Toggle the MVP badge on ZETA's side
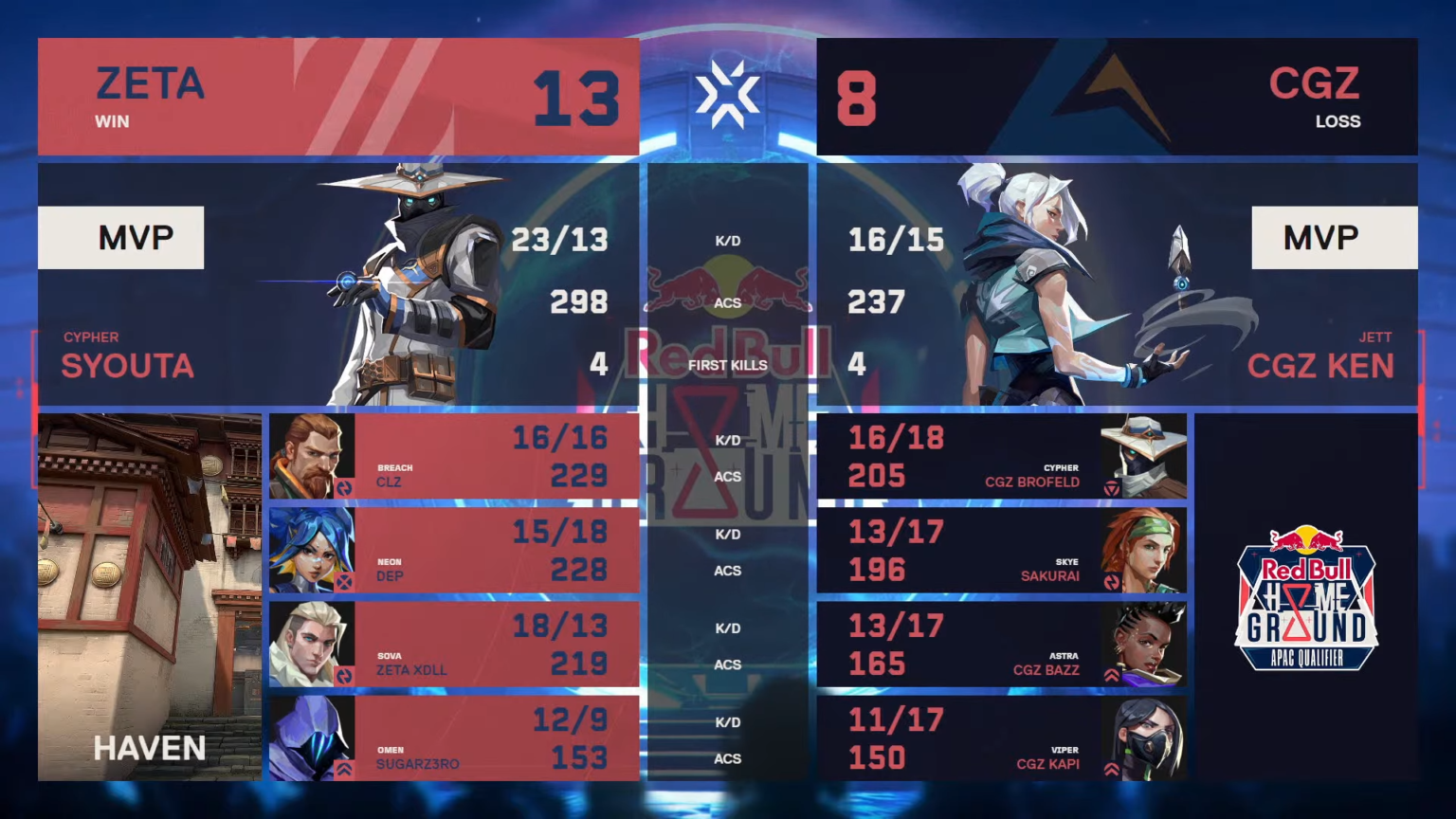The width and height of the screenshot is (1456, 819). coord(121,237)
